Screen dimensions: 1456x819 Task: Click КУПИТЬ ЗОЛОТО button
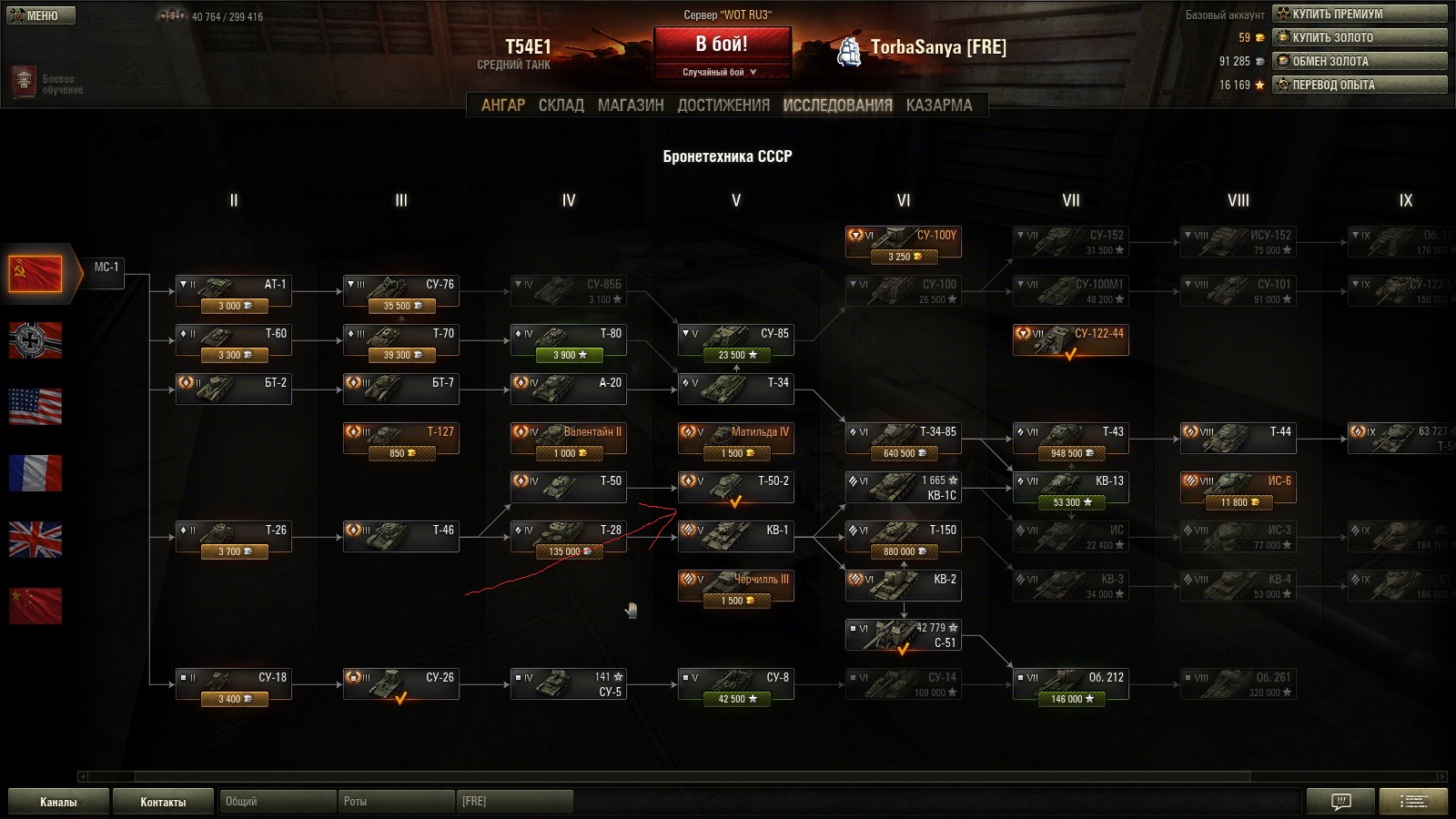tap(1360, 37)
